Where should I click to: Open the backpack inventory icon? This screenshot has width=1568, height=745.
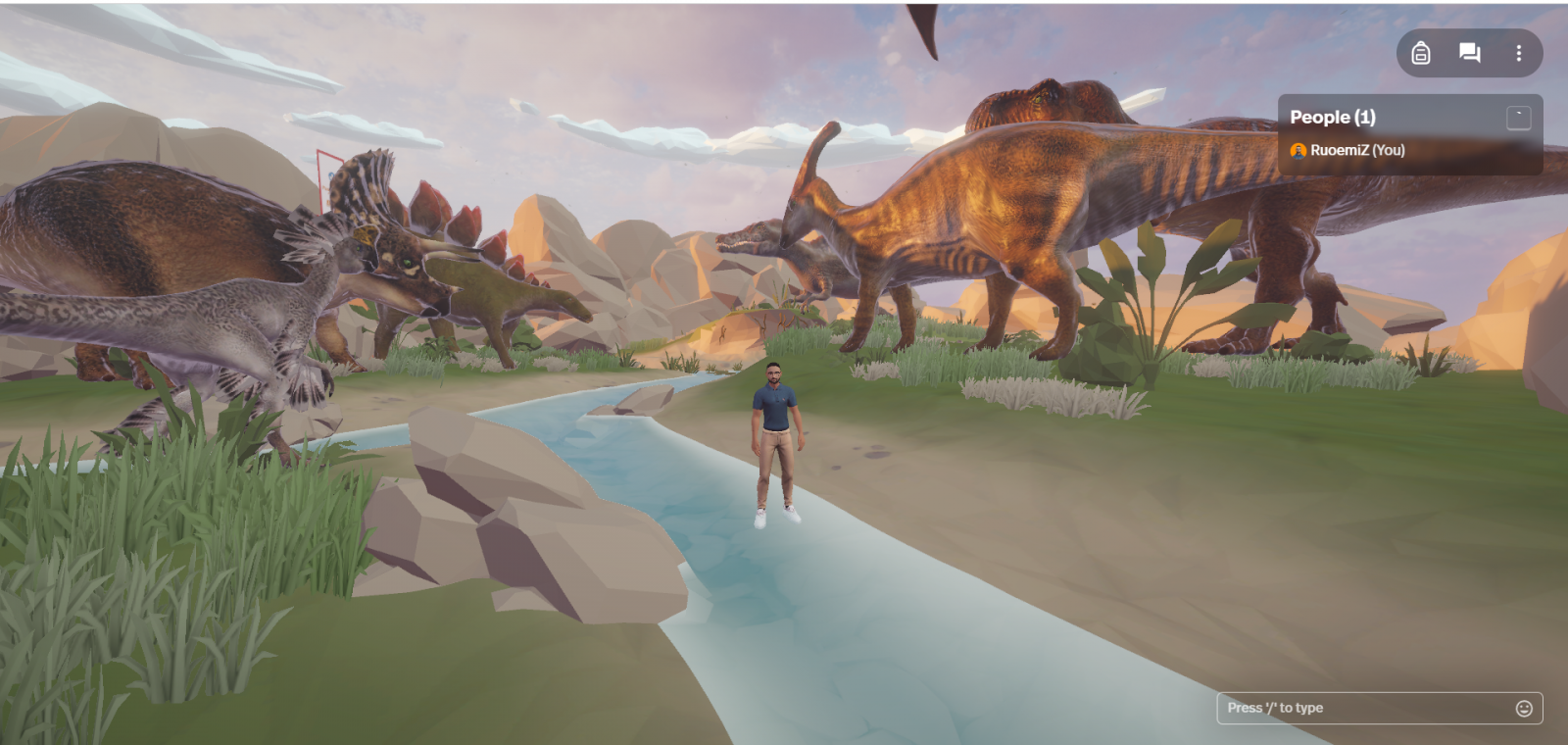coord(1420,53)
